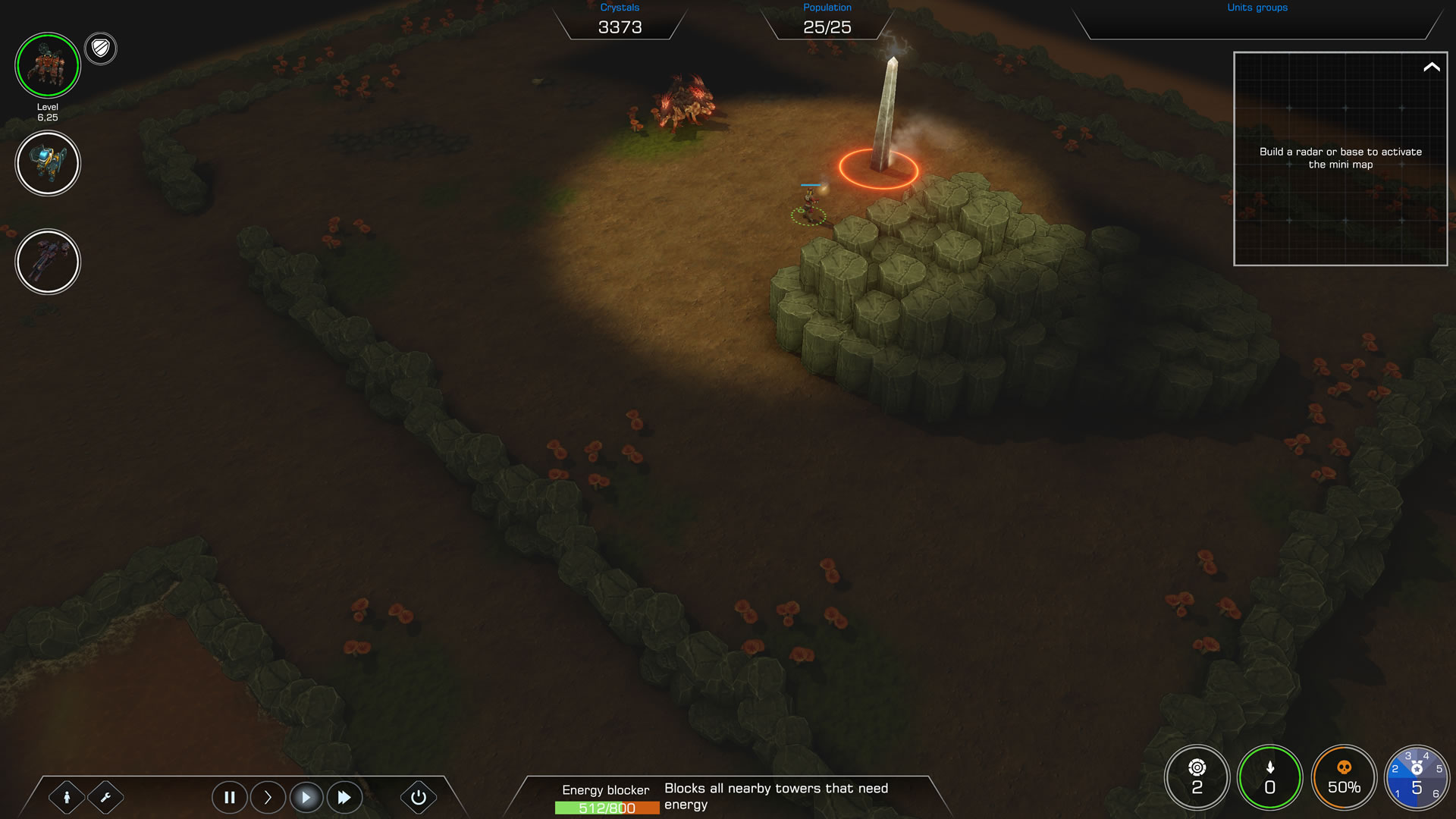Click the green-ringed counter showing 0
The height and width of the screenshot is (819, 1456).
pos(1269,777)
